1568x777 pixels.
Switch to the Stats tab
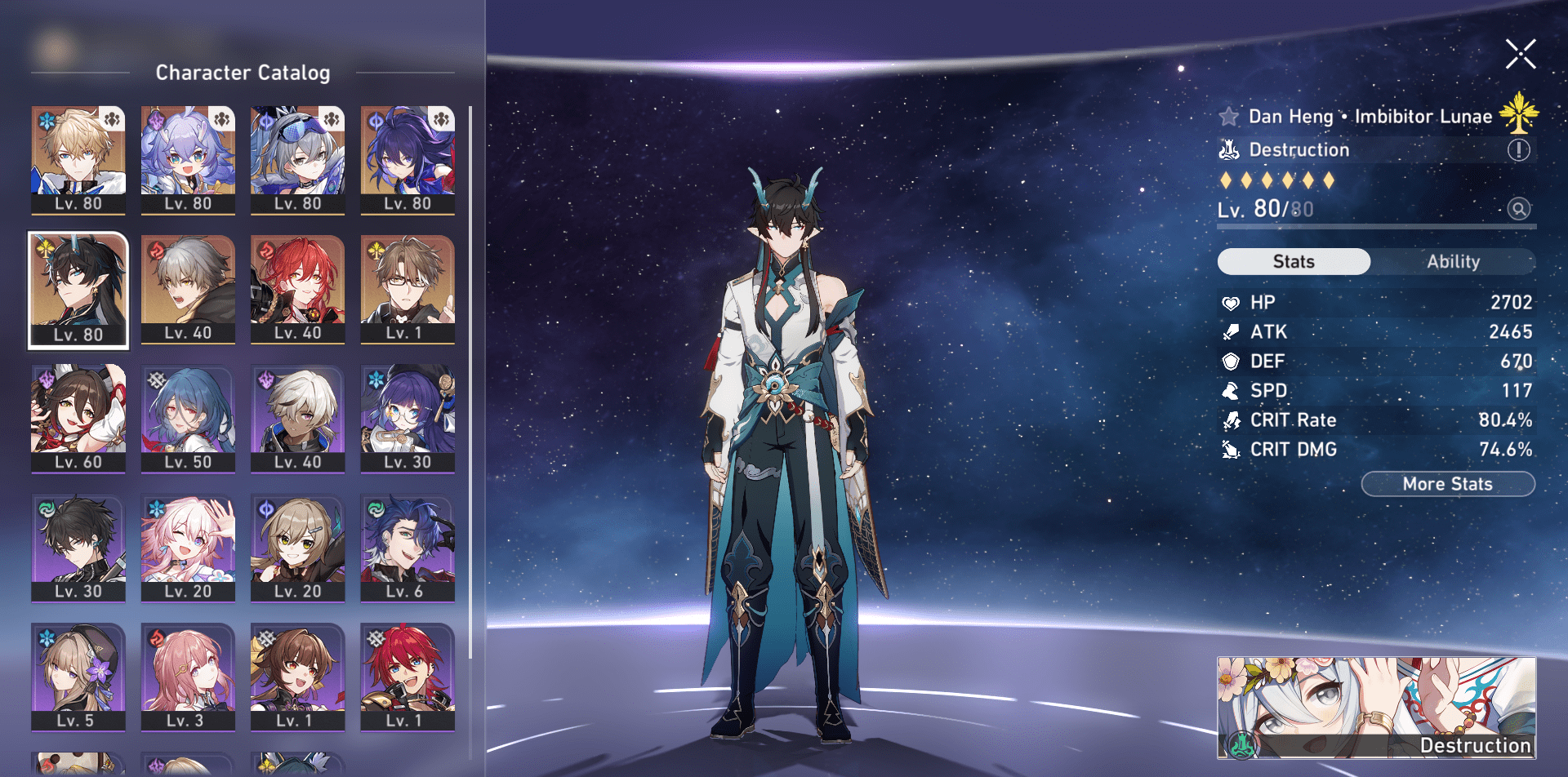tap(1294, 261)
